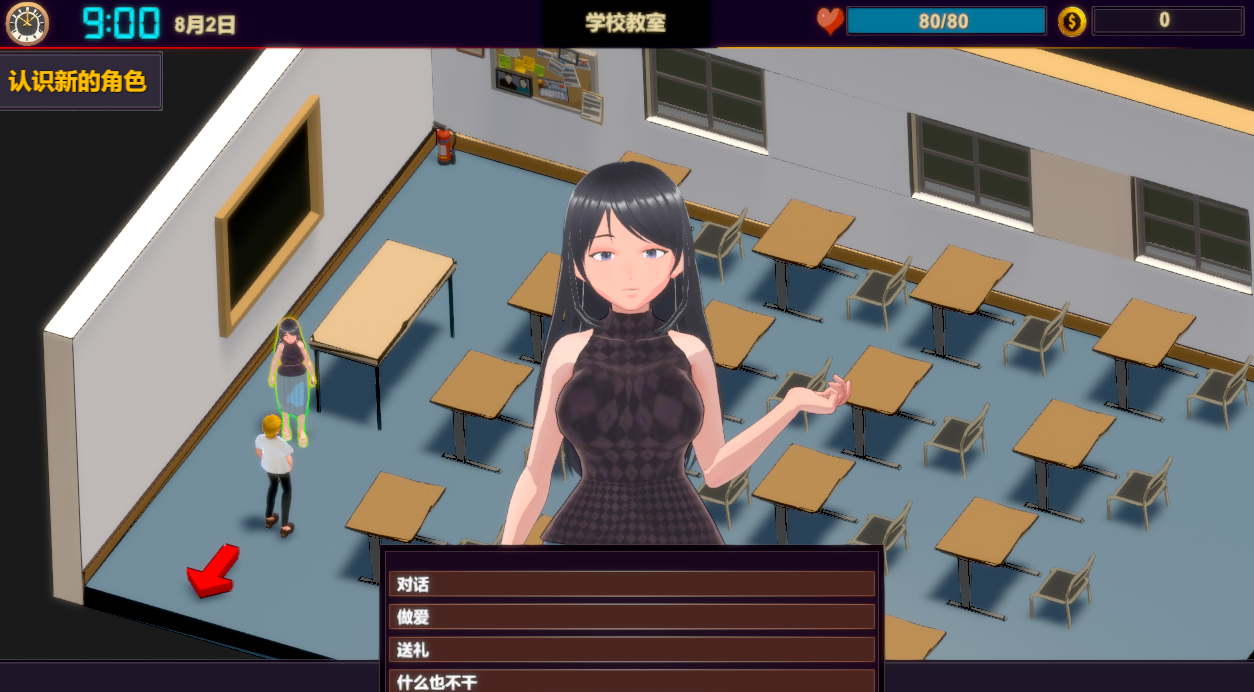Pick the 什么也不干 option
The image size is (1254, 692).
(x=631, y=682)
